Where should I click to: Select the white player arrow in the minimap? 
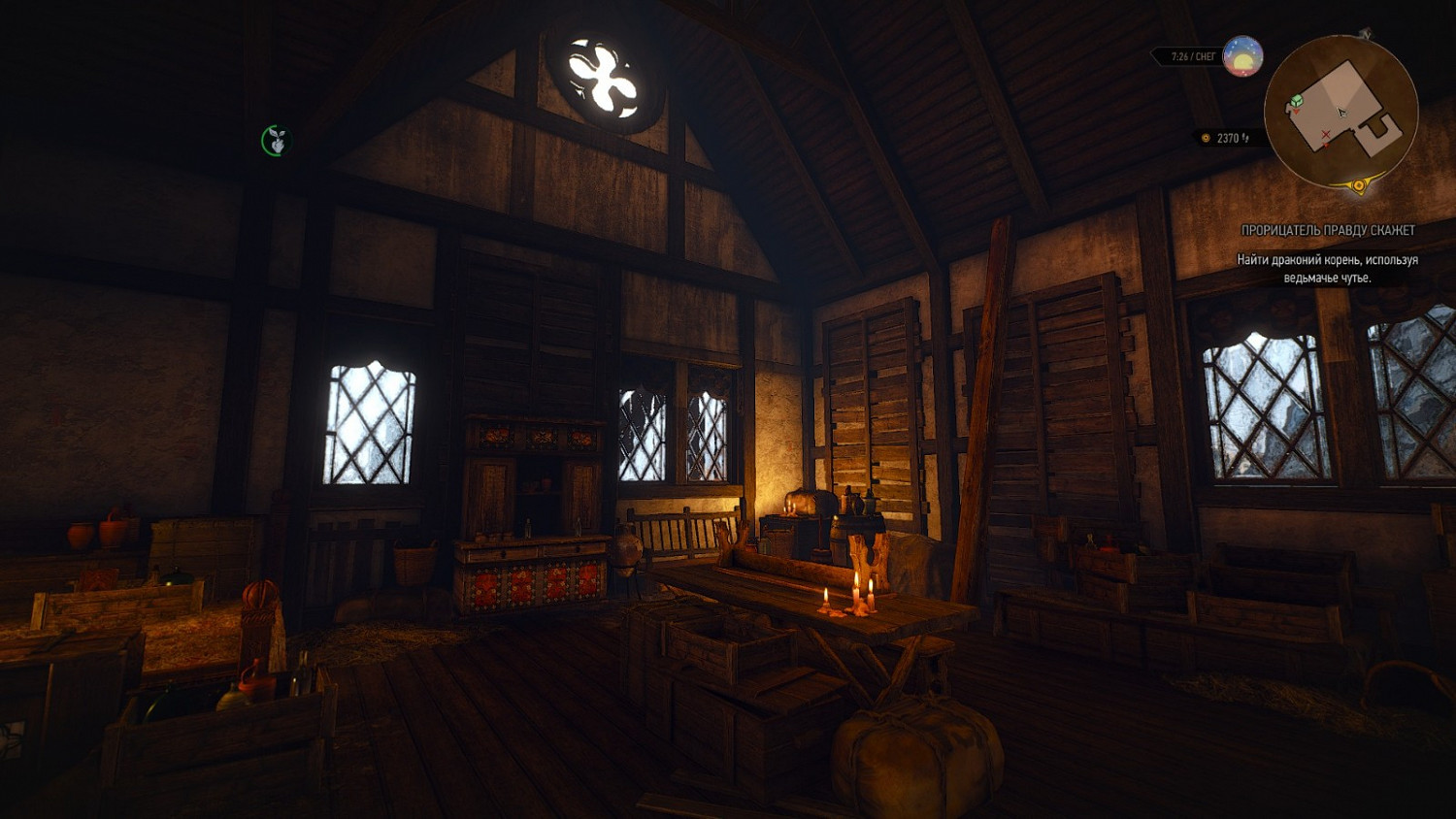click(x=1341, y=114)
